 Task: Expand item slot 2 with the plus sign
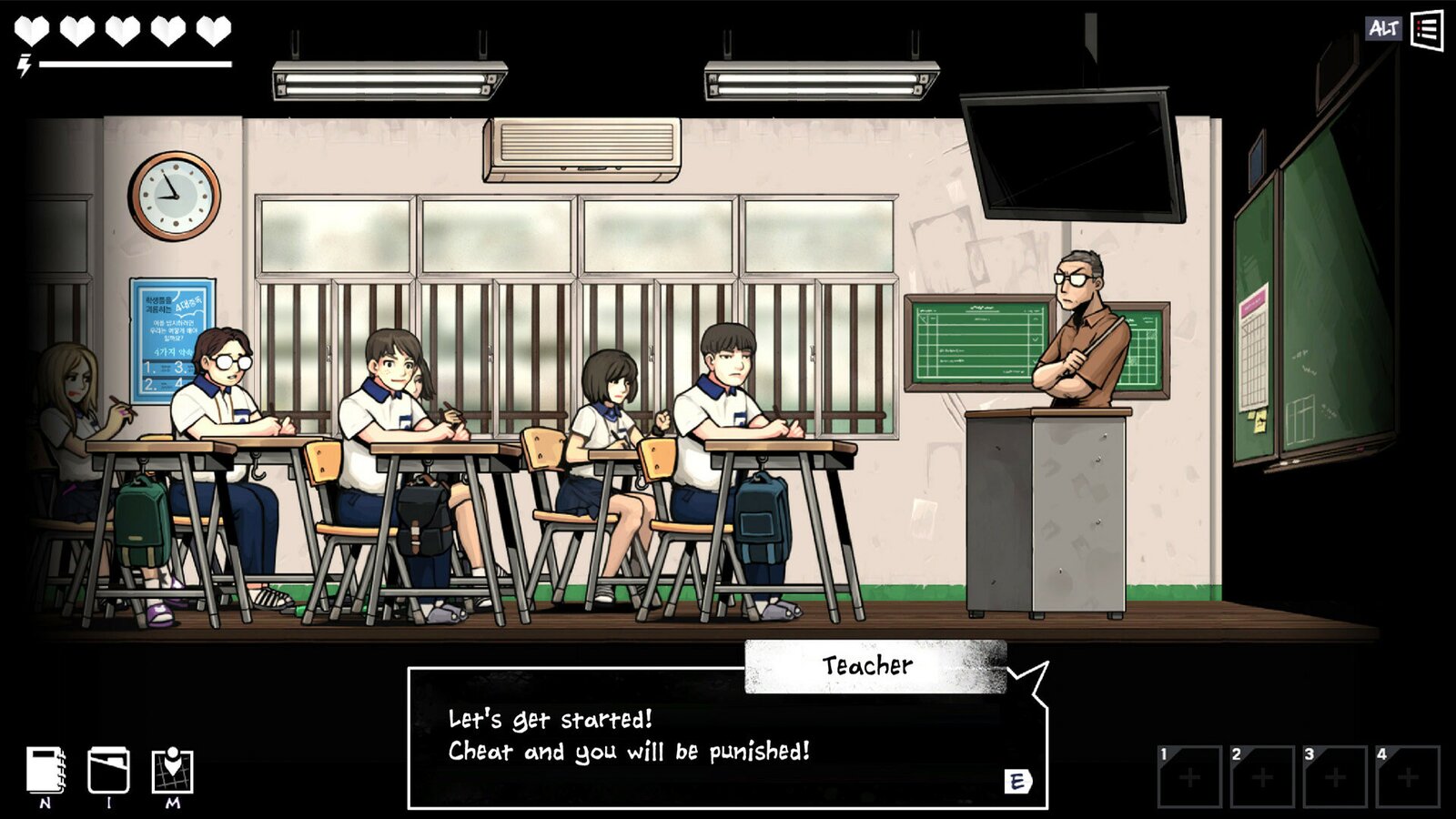(x=1262, y=778)
